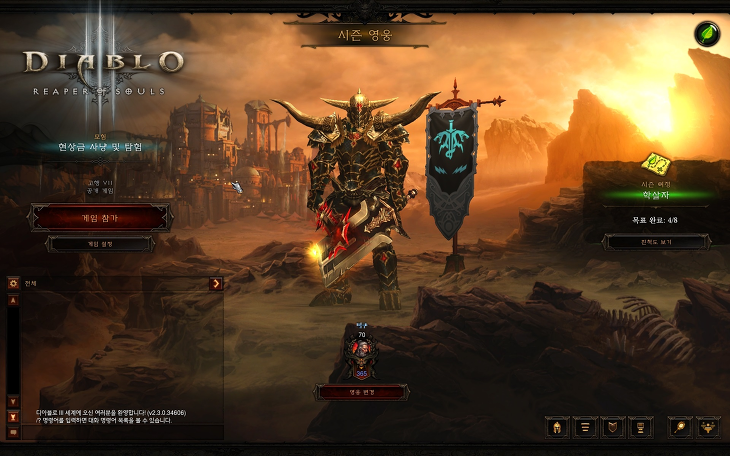Click the speech bubble chat icon
The height and width of the screenshot is (456, 730).
click(x=14, y=432)
